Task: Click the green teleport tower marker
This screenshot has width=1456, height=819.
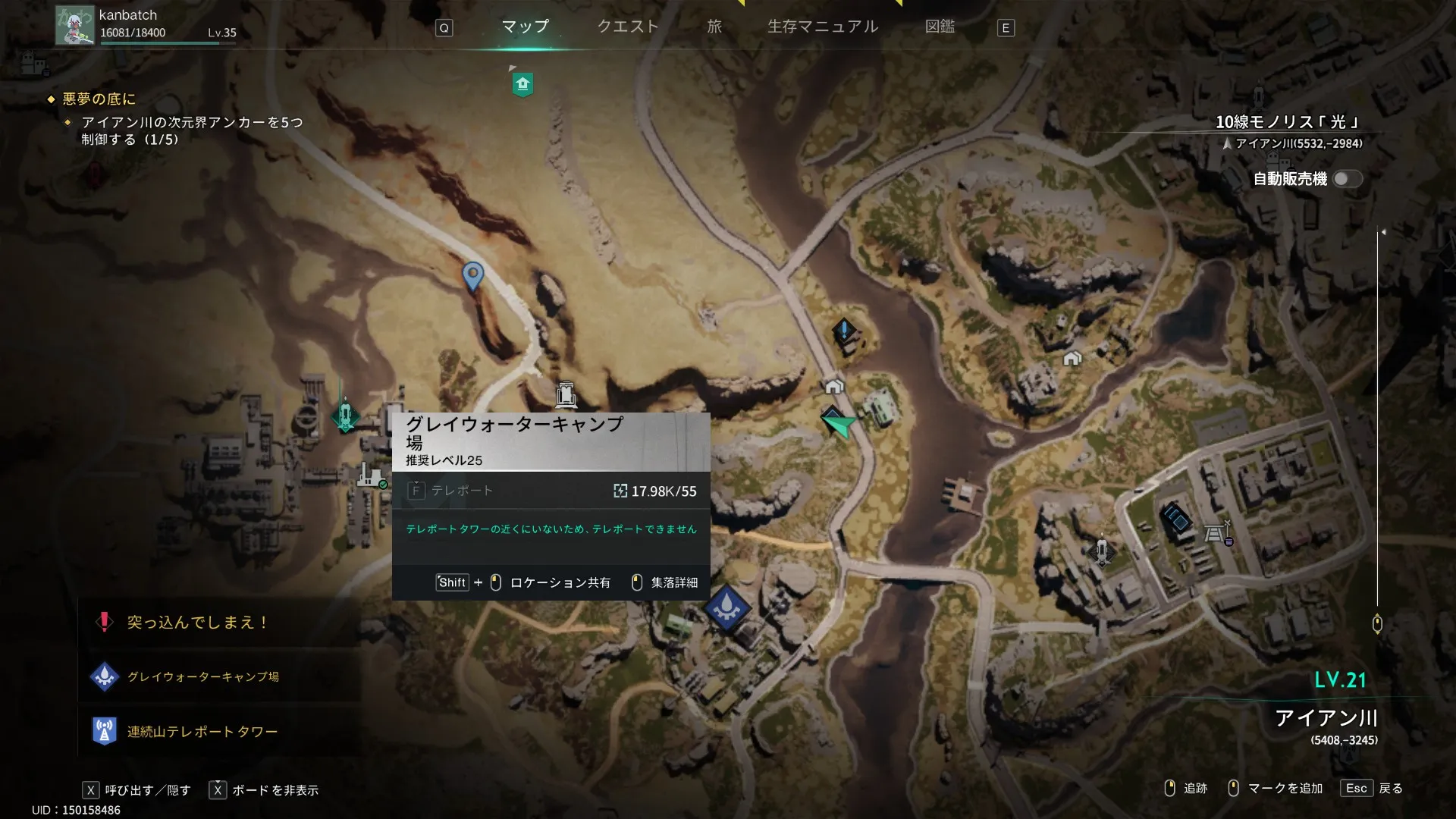Action: click(x=345, y=416)
